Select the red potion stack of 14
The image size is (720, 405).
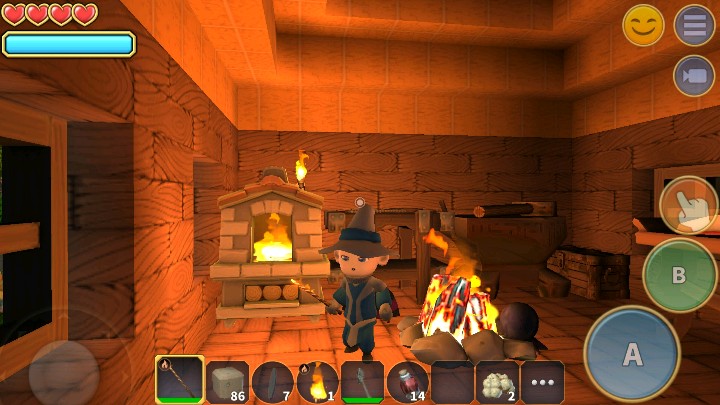click(407, 381)
